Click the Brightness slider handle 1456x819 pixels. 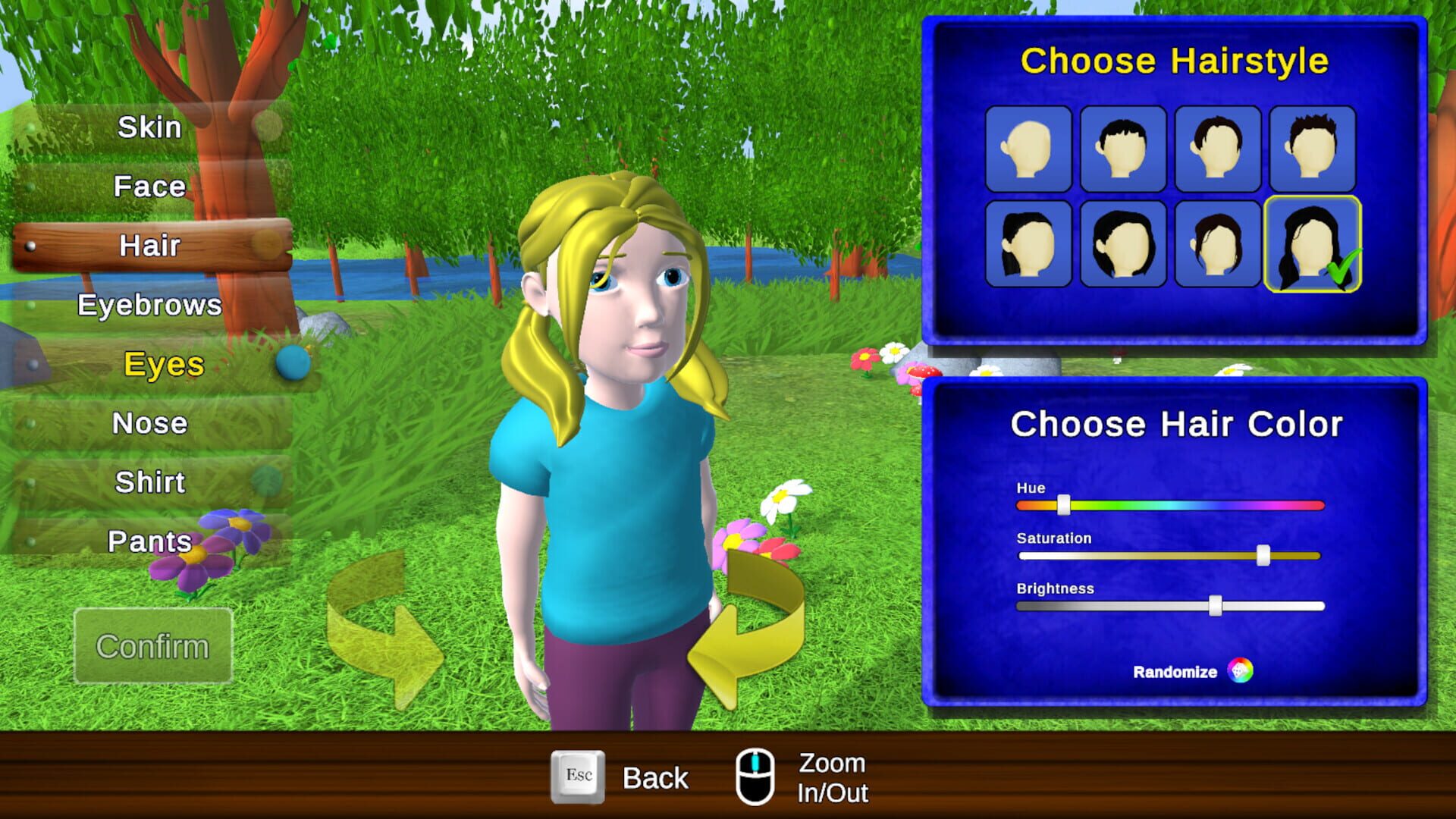click(x=1215, y=605)
